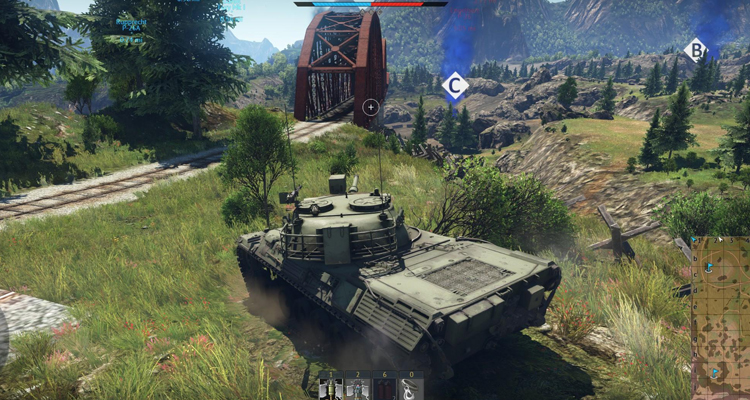The width and height of the screenshot is (750, 400).
Task: Choose the second ammunition slot
Action: (x=356, y=388)
